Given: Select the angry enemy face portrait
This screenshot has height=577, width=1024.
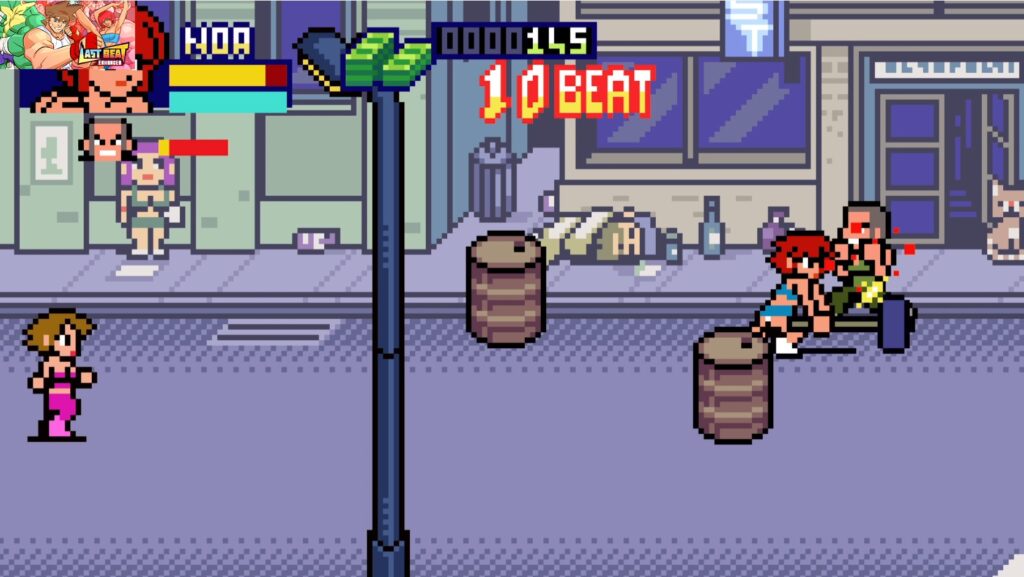Looking at the screenshot, I should point(107,141).
